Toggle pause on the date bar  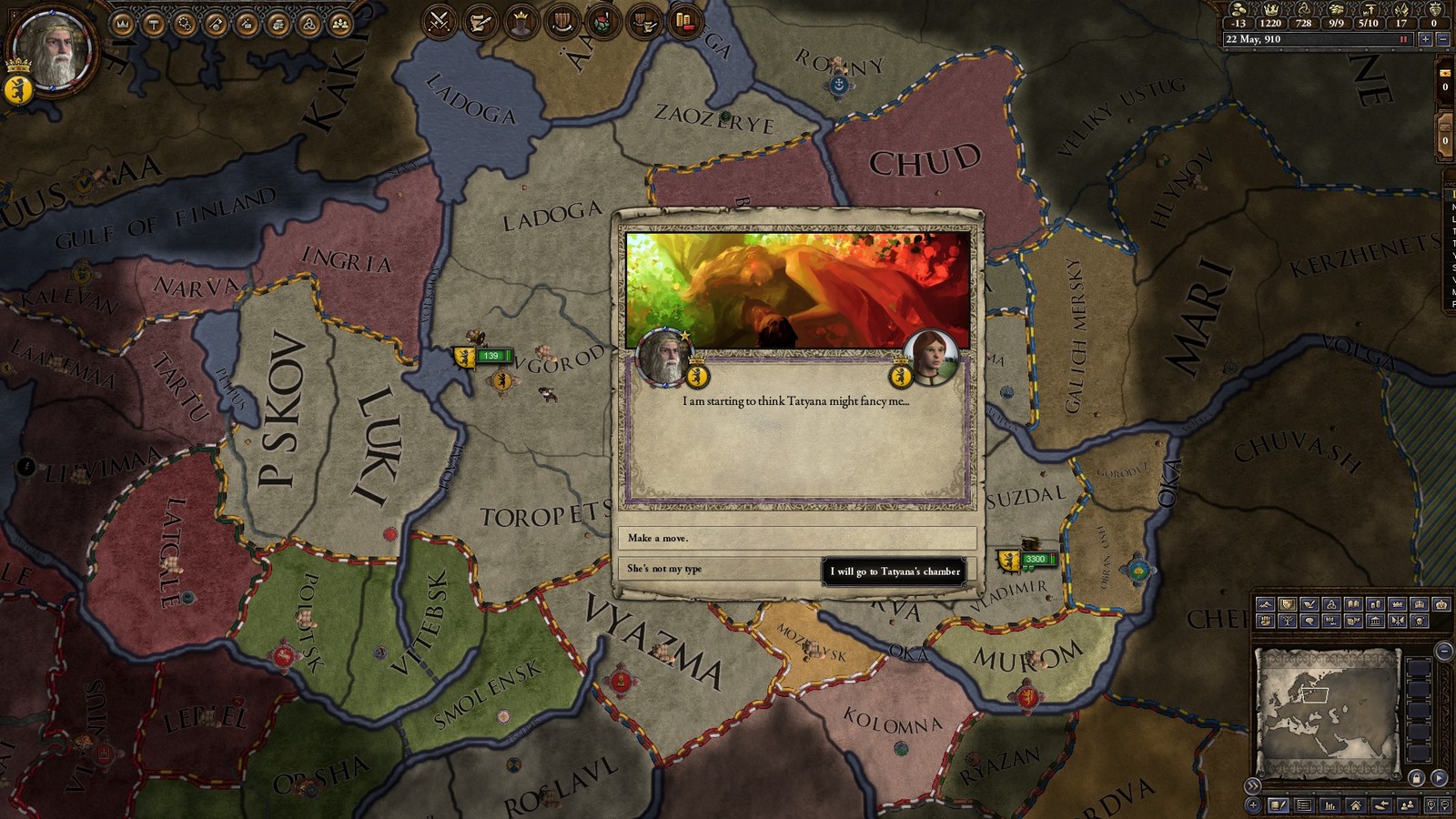(x=1404, y=39)
